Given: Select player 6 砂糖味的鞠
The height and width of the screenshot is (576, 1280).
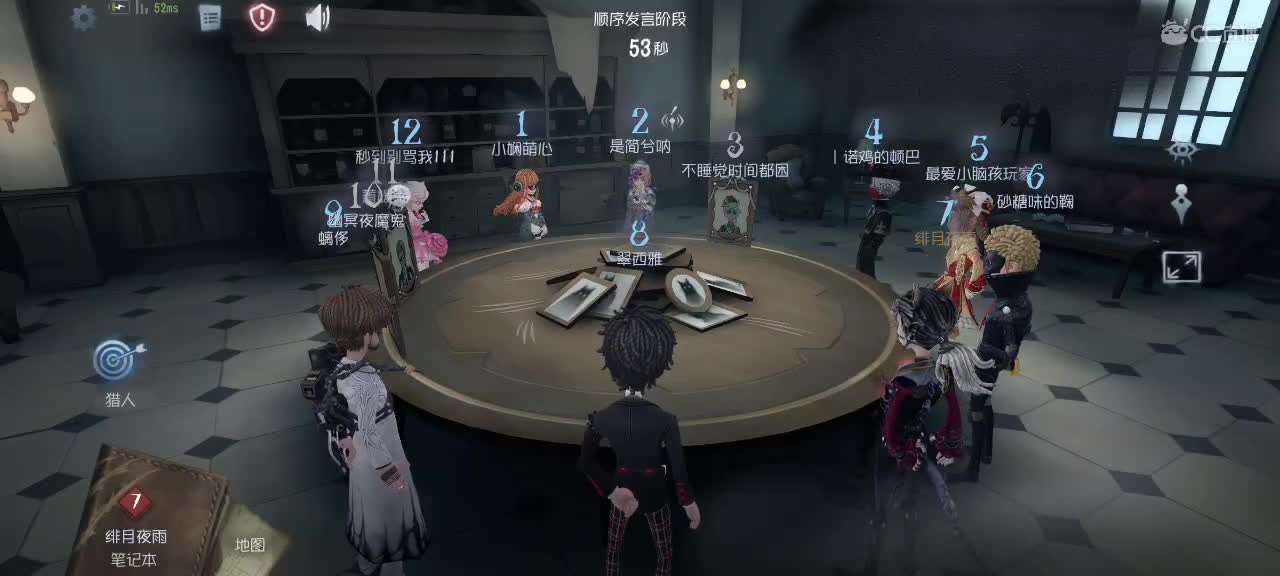Looking at the screenshot, I should (x=1034, y=201).
